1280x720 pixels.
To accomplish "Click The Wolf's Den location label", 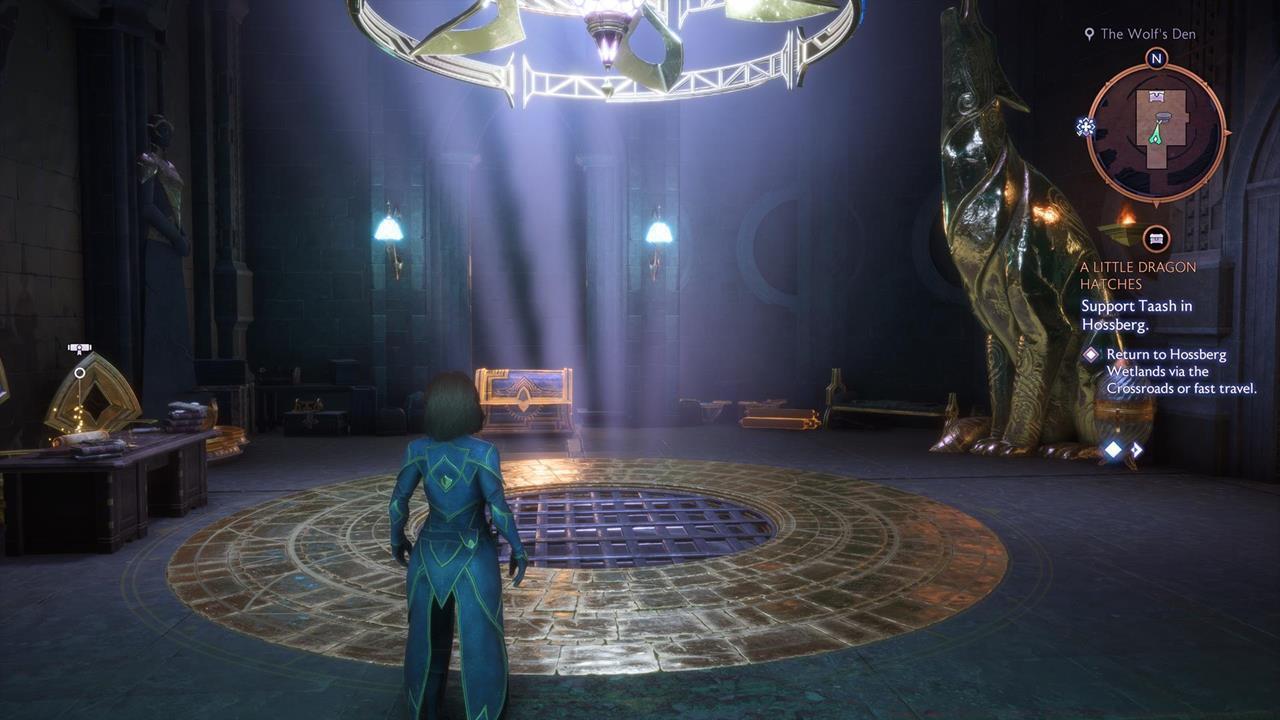I will point(1147,34).
